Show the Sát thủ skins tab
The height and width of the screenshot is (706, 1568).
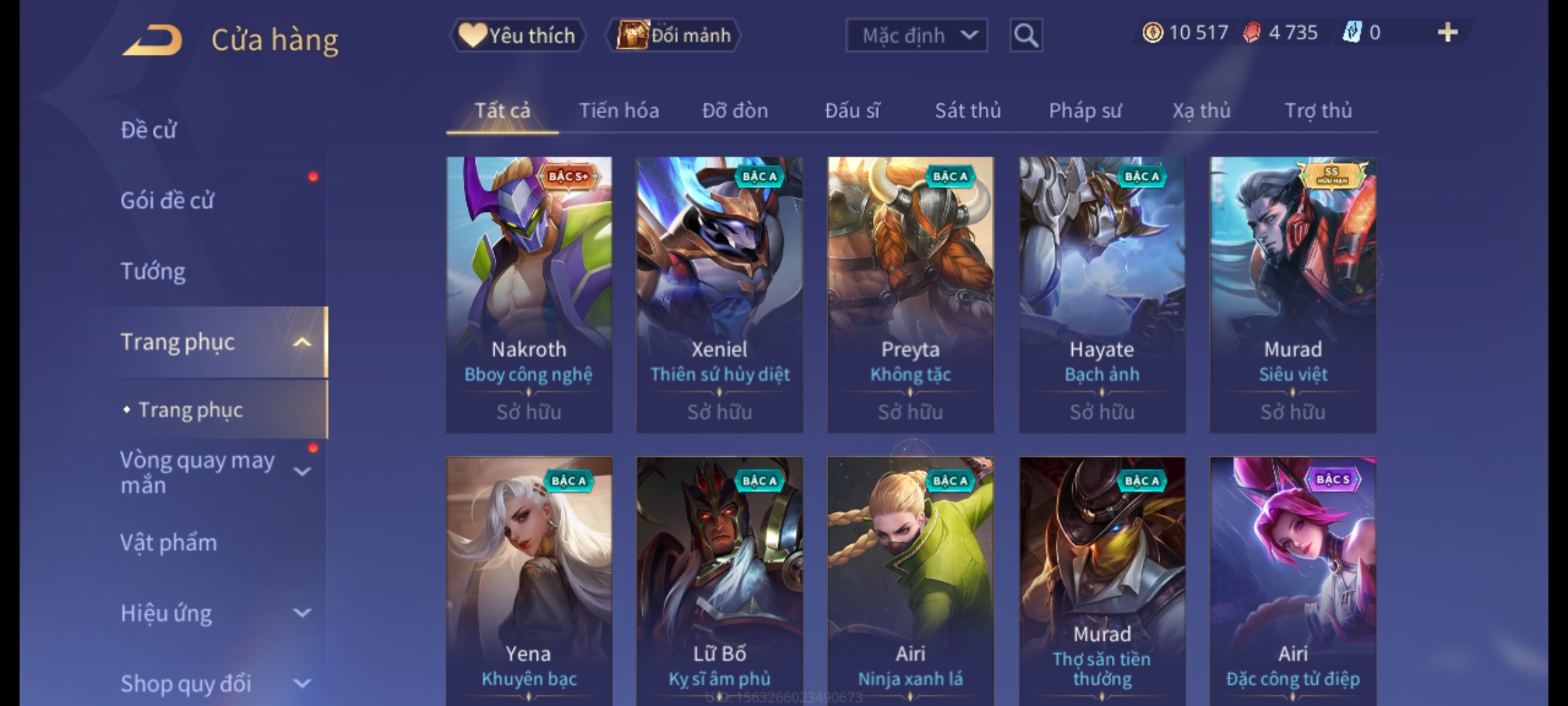(968, 110)
